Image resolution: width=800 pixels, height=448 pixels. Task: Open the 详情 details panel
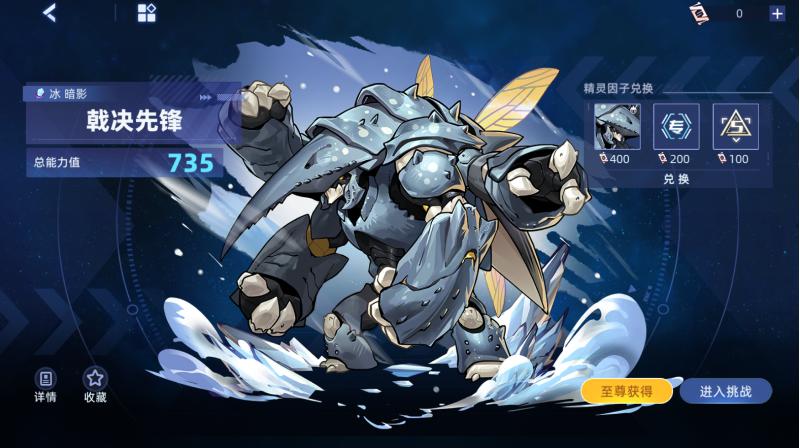[45, 385]
